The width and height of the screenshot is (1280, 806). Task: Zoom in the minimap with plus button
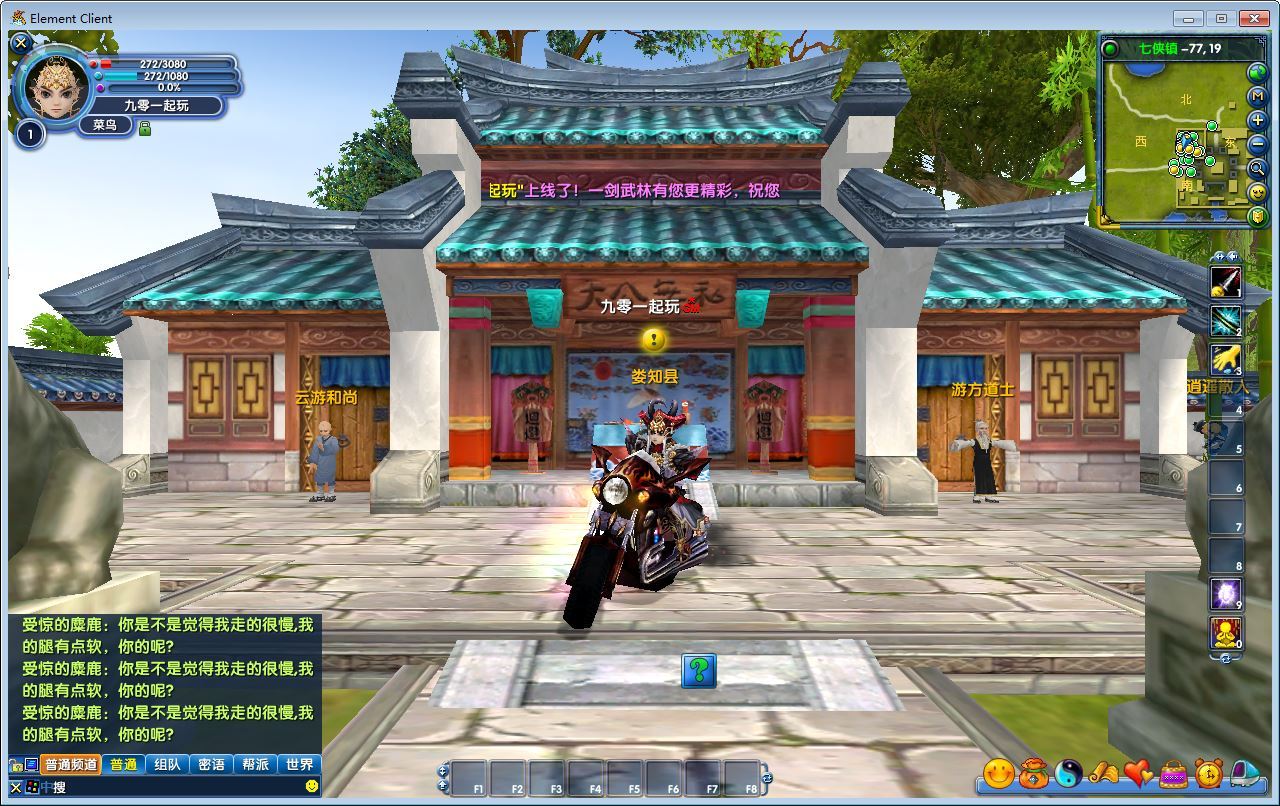(x=1258, y=120)
